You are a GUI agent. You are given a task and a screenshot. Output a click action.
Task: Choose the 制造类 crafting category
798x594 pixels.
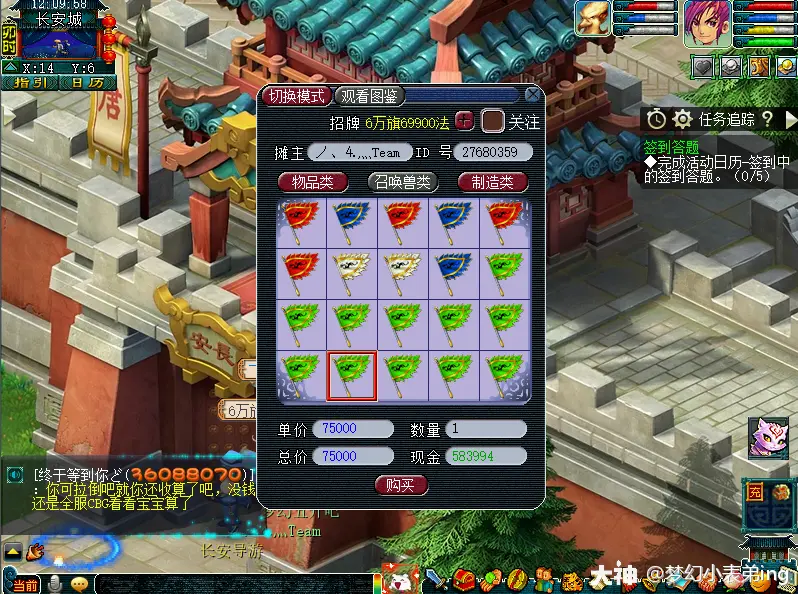[492, 182]
